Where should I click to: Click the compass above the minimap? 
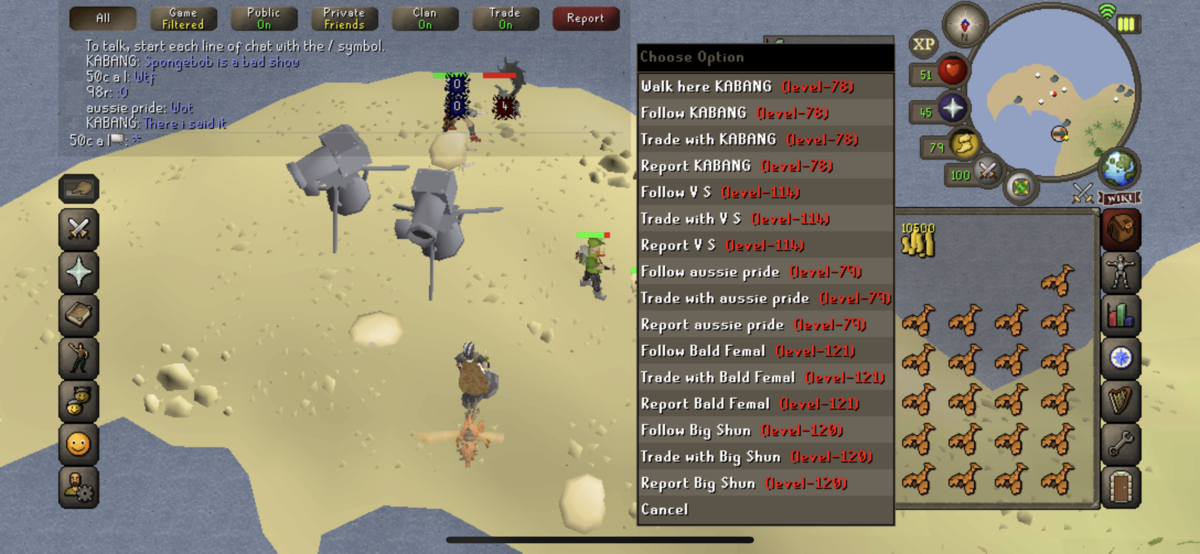tap(966, 23)
